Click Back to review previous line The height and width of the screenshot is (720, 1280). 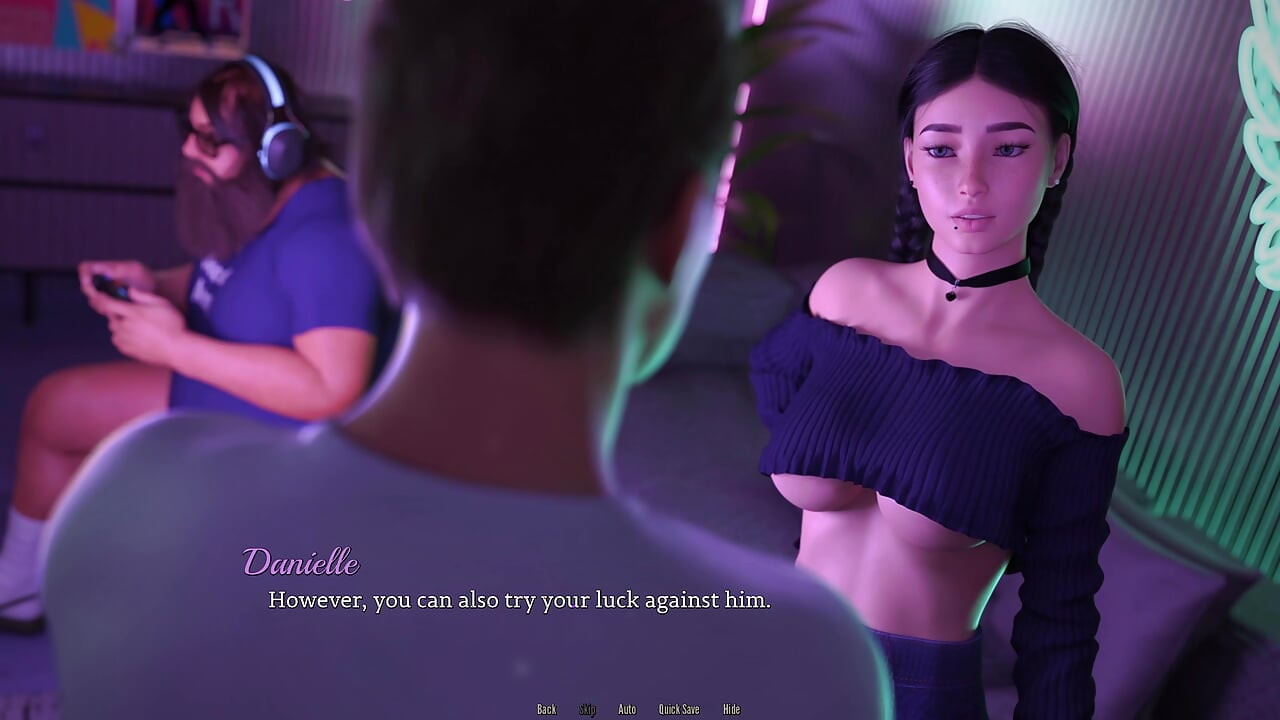pos(546,709)
